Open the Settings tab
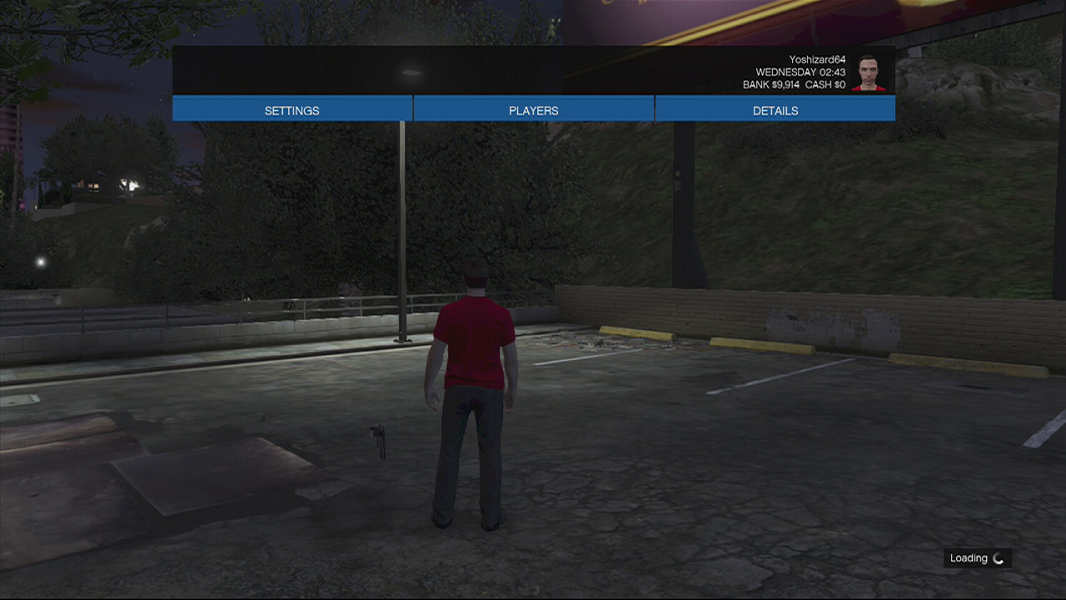Viewport: 1066px width, 600px height. point(292,110)
